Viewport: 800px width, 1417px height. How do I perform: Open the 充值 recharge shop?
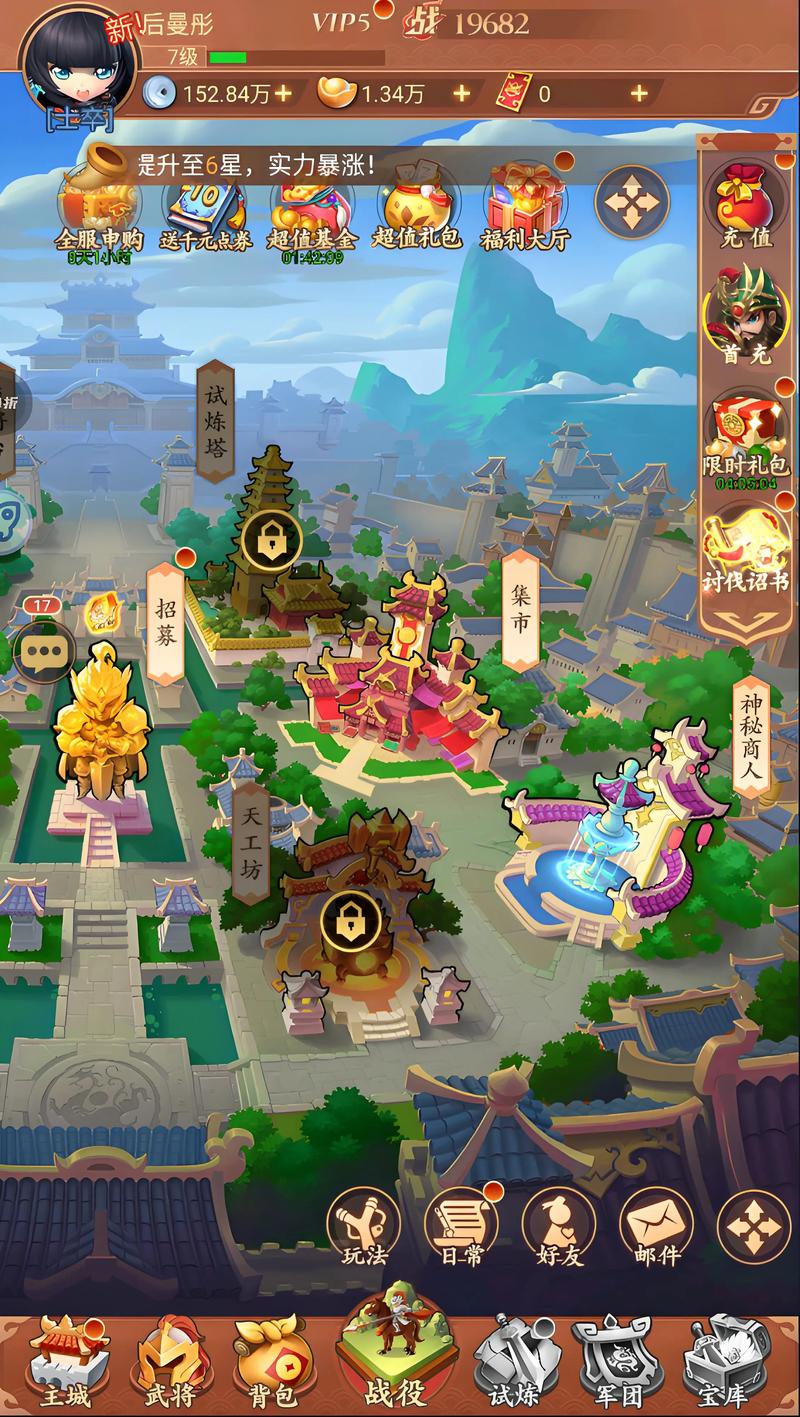point(747,205)
